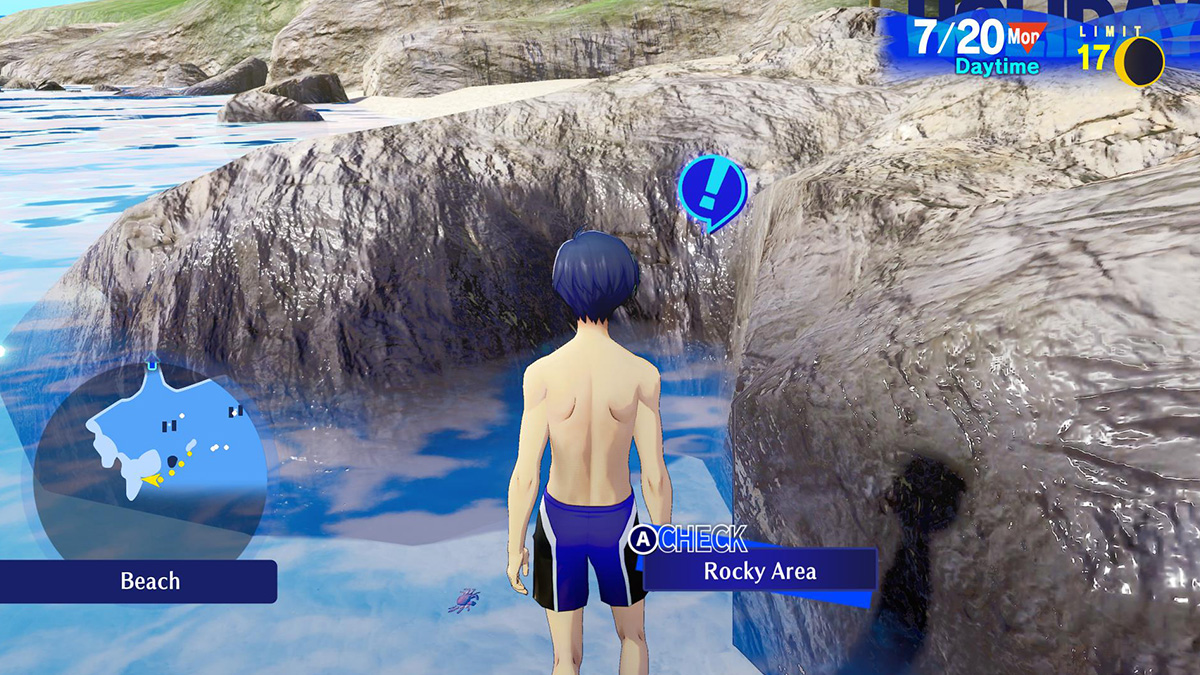
Task: Click the Beach location label
Action: 150,581
